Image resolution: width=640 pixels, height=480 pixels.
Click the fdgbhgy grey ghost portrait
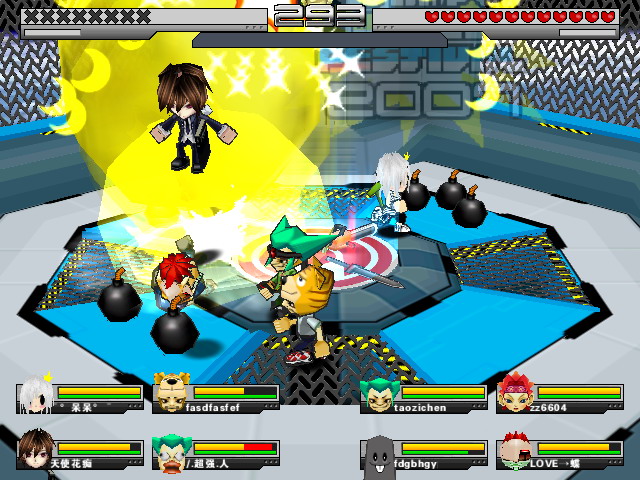378,452
